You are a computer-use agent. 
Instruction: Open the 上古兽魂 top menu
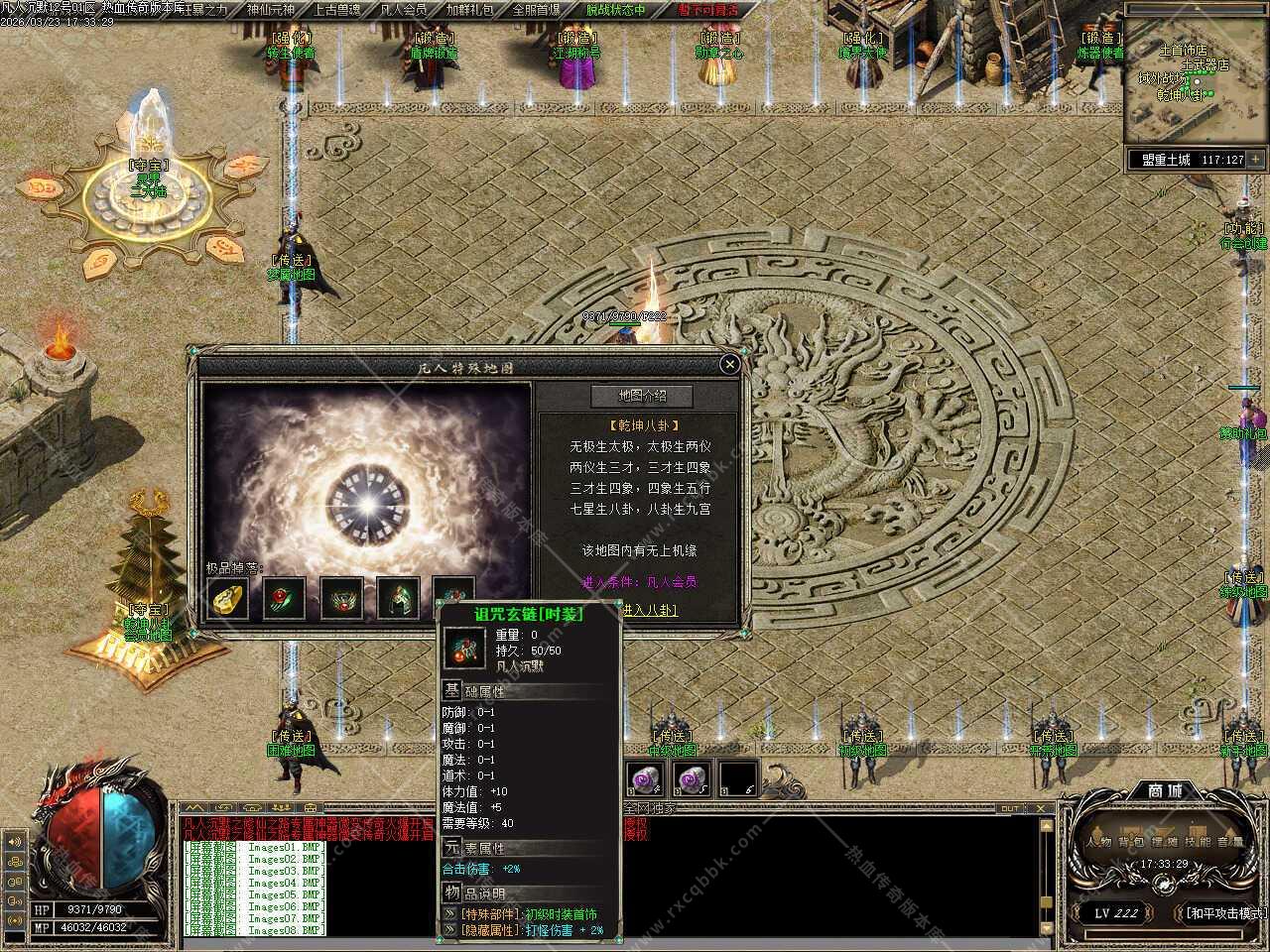[336, 10]
